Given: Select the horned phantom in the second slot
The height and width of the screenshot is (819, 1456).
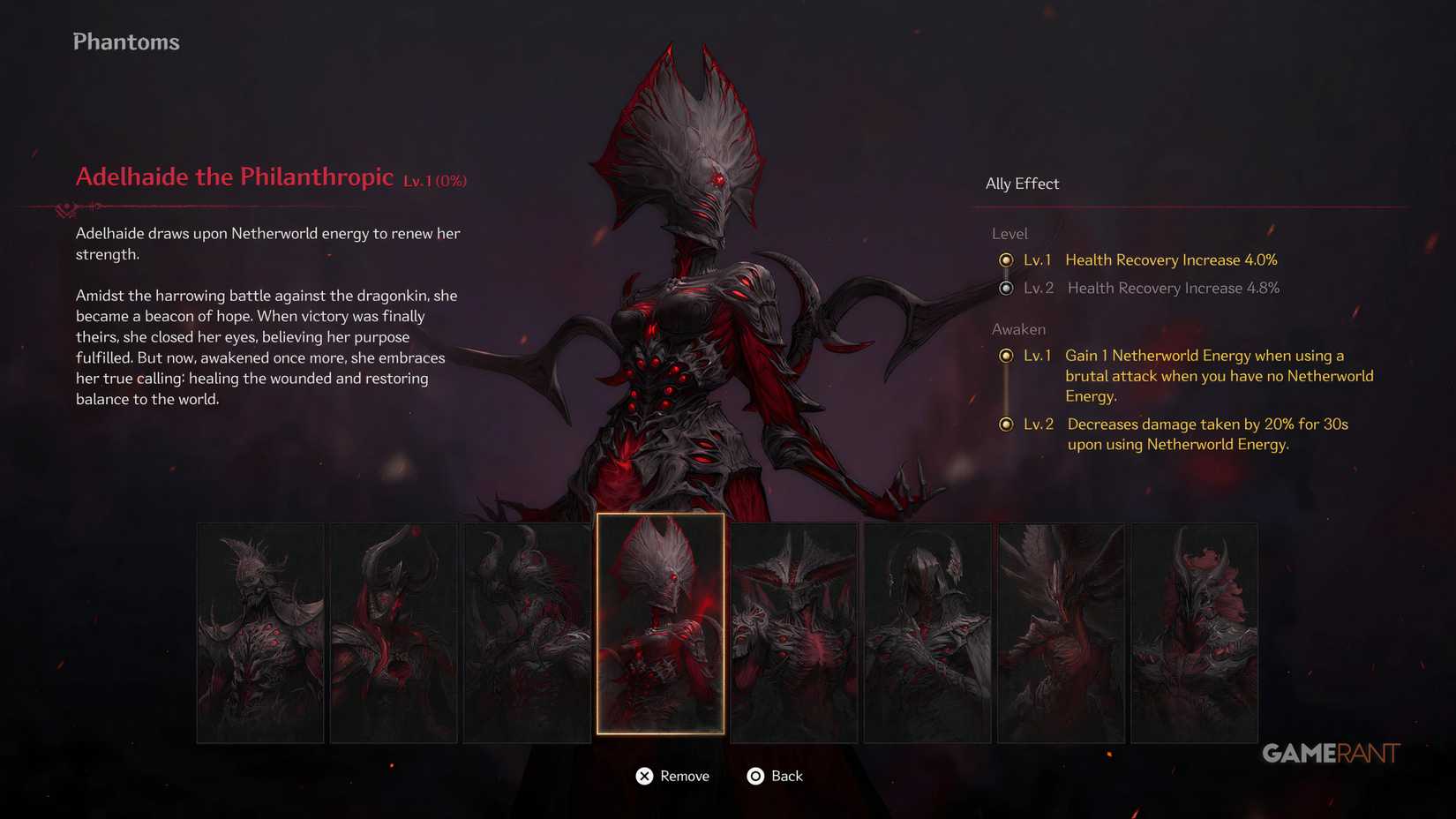Looking at the screenshot, I should [x=394, y=631].
